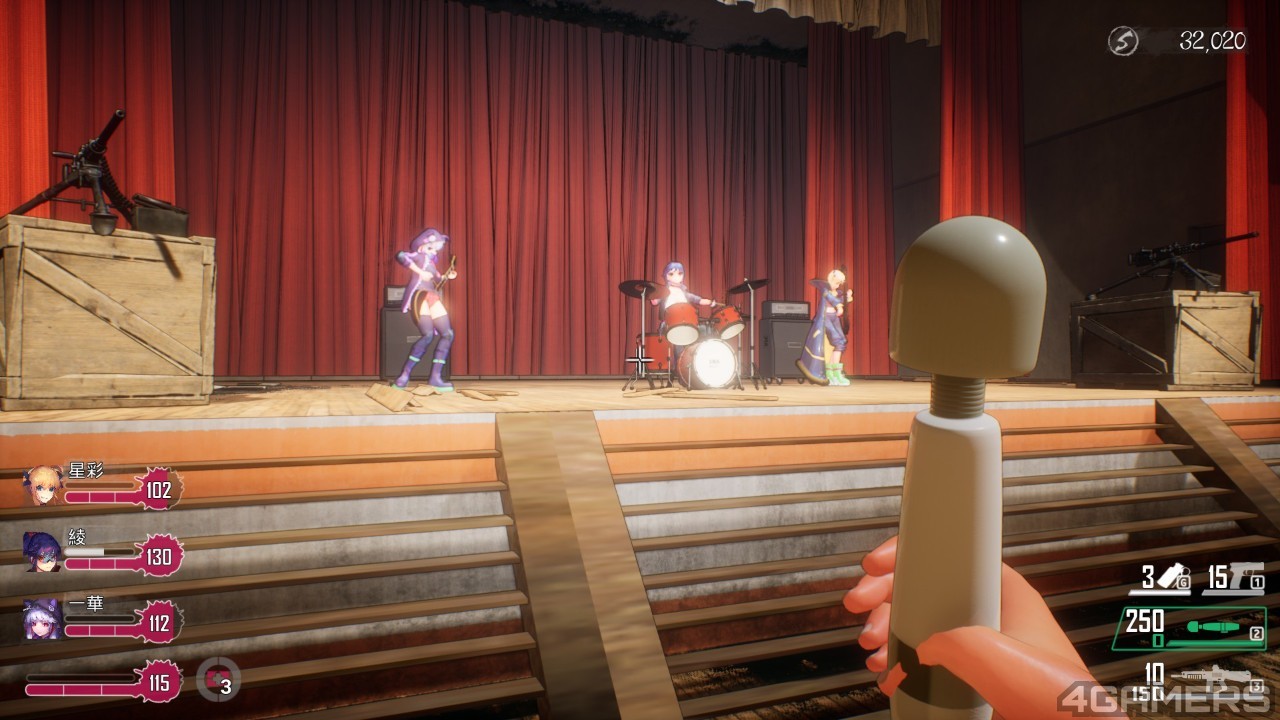This screenshot has height=720, width=1280.
Task: Use the medkit item icon
Action: (x=218, y=683)
